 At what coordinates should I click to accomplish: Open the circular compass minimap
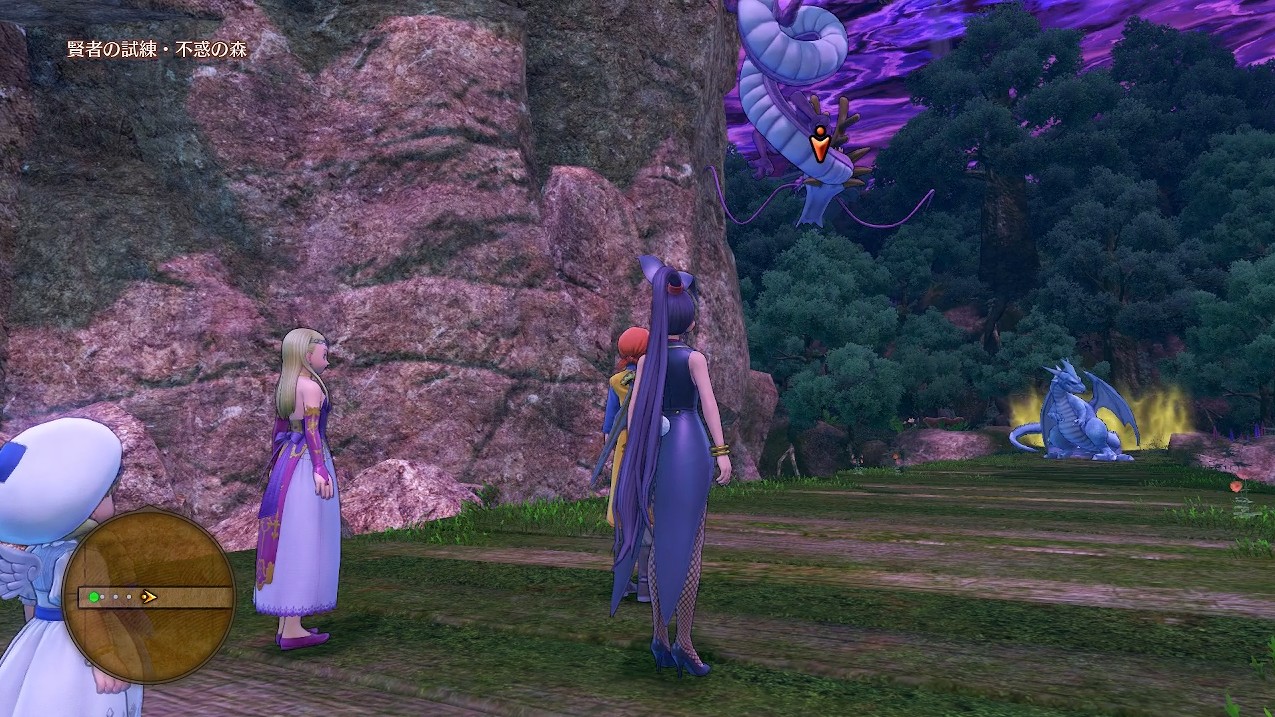click(149, 596)
